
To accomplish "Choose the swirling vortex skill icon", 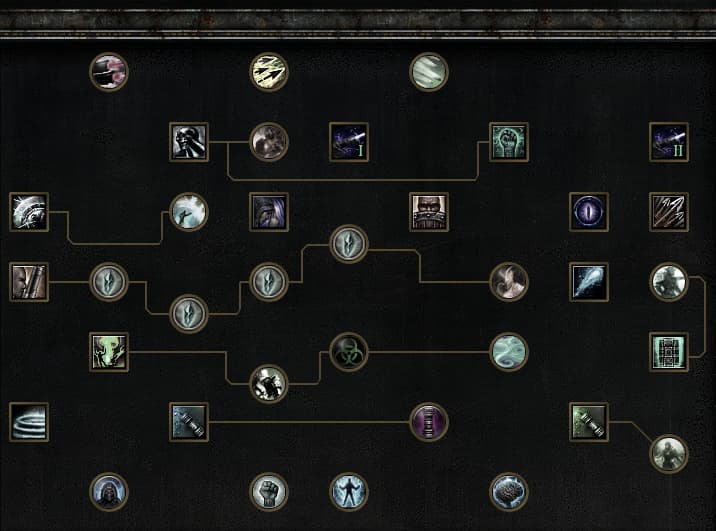I will point(29,422).
